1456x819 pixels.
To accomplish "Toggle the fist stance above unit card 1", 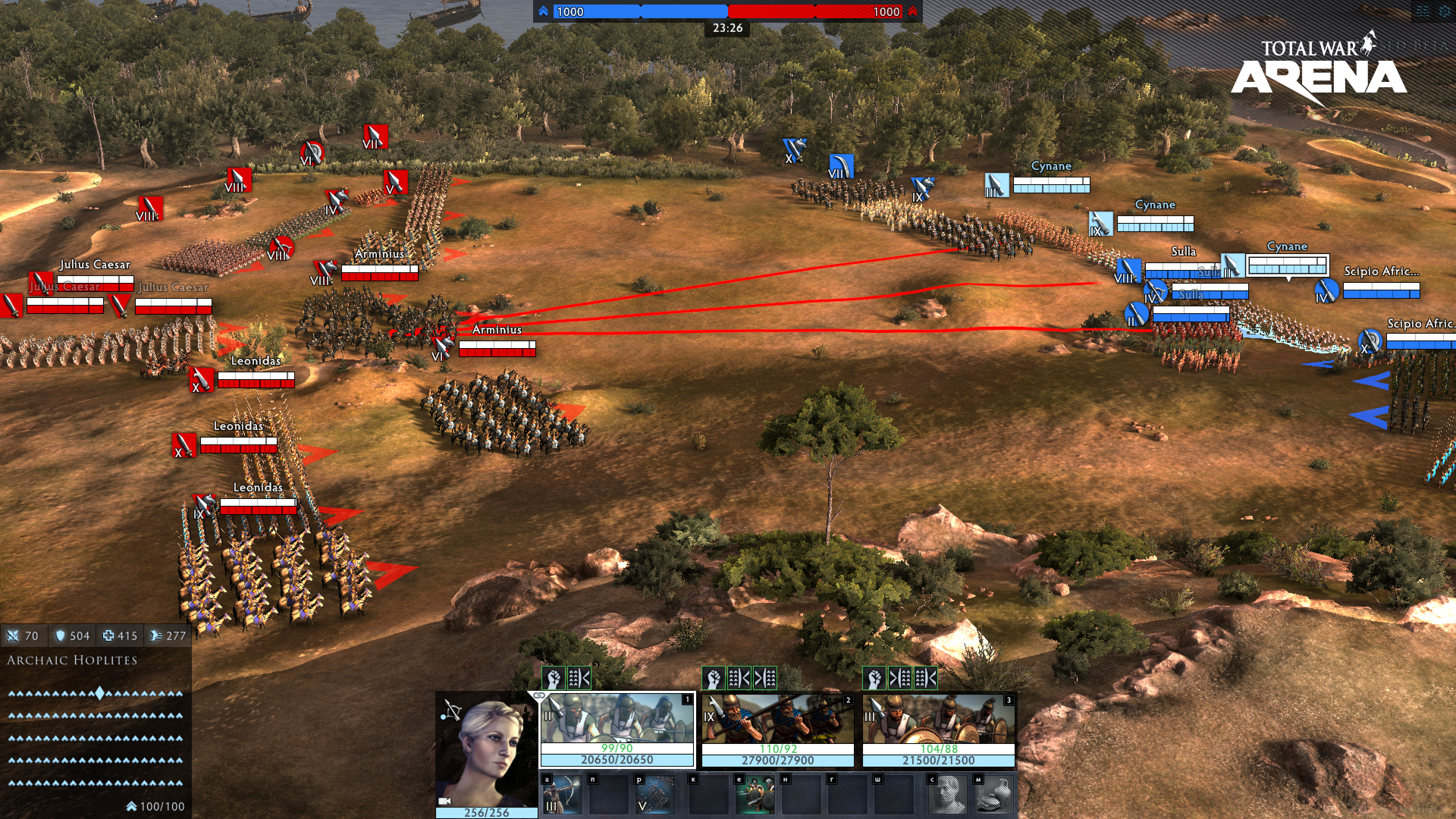I will (x=554, y=678).
